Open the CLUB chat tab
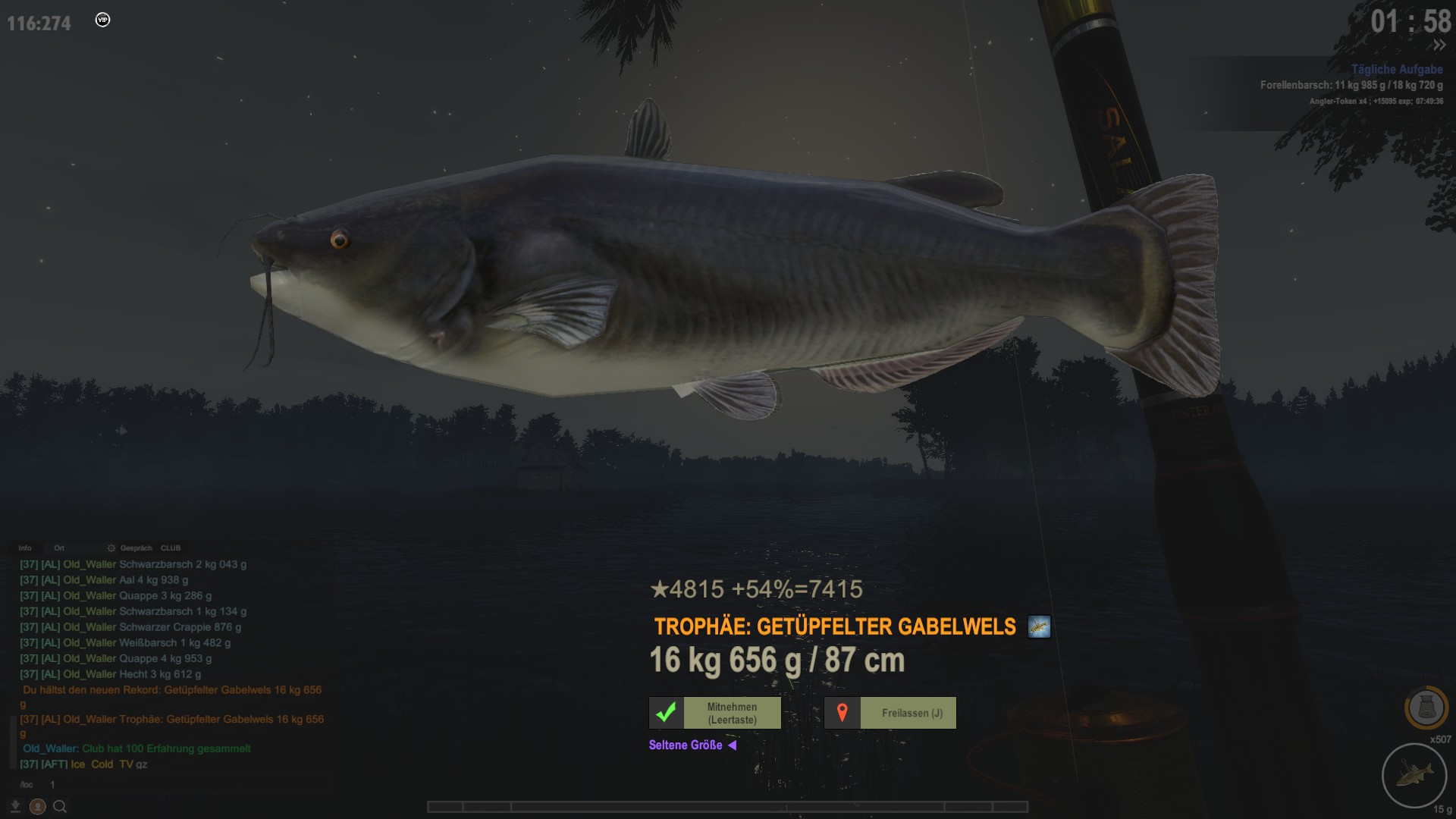Screen dimensions: 1456x819 tap(171, 548)
